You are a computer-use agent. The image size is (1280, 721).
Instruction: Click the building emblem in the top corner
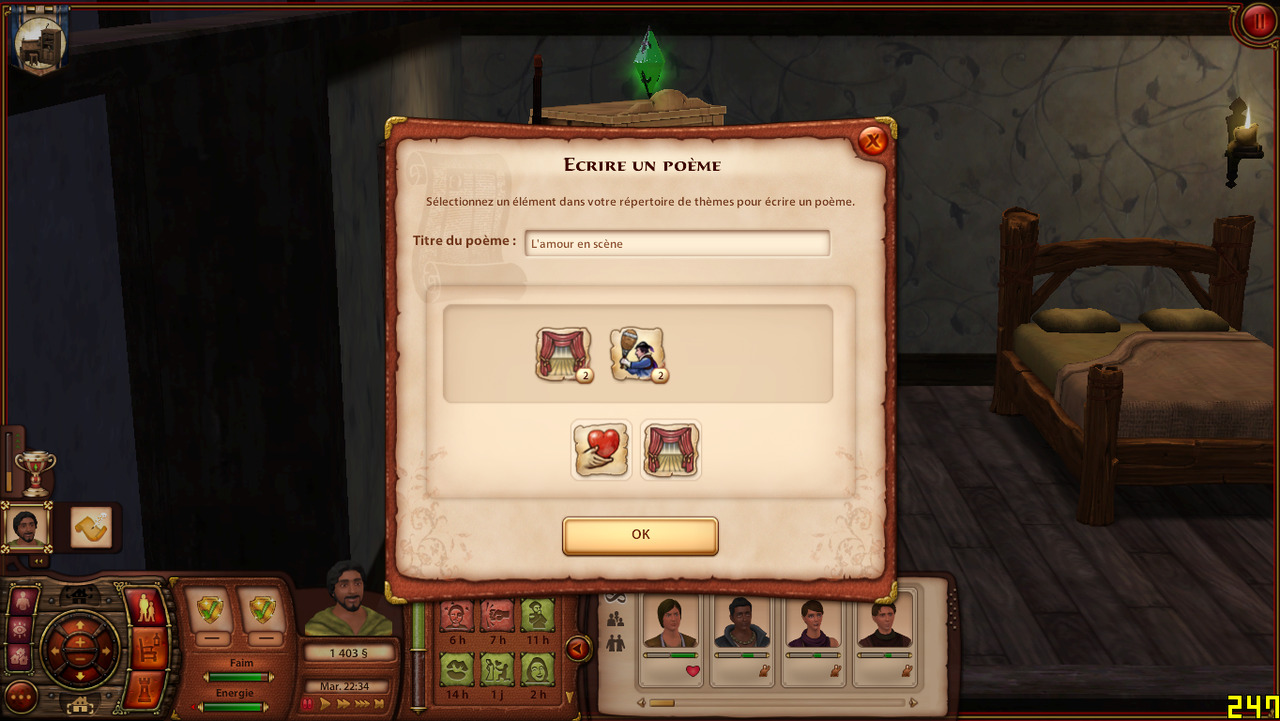(x=40, y=43)
